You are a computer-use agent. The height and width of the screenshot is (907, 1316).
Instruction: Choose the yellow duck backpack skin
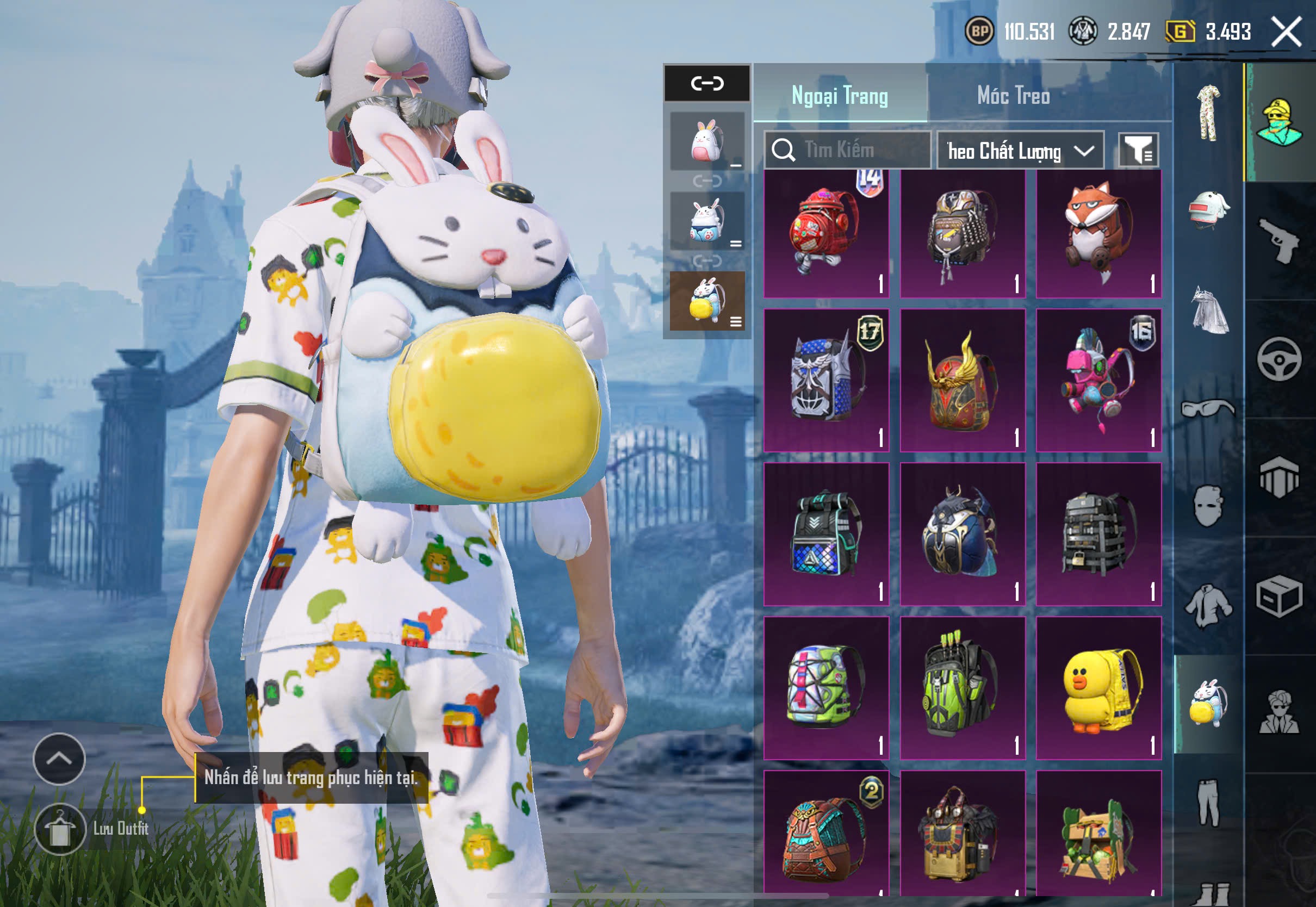click(x=1098, y=688)
